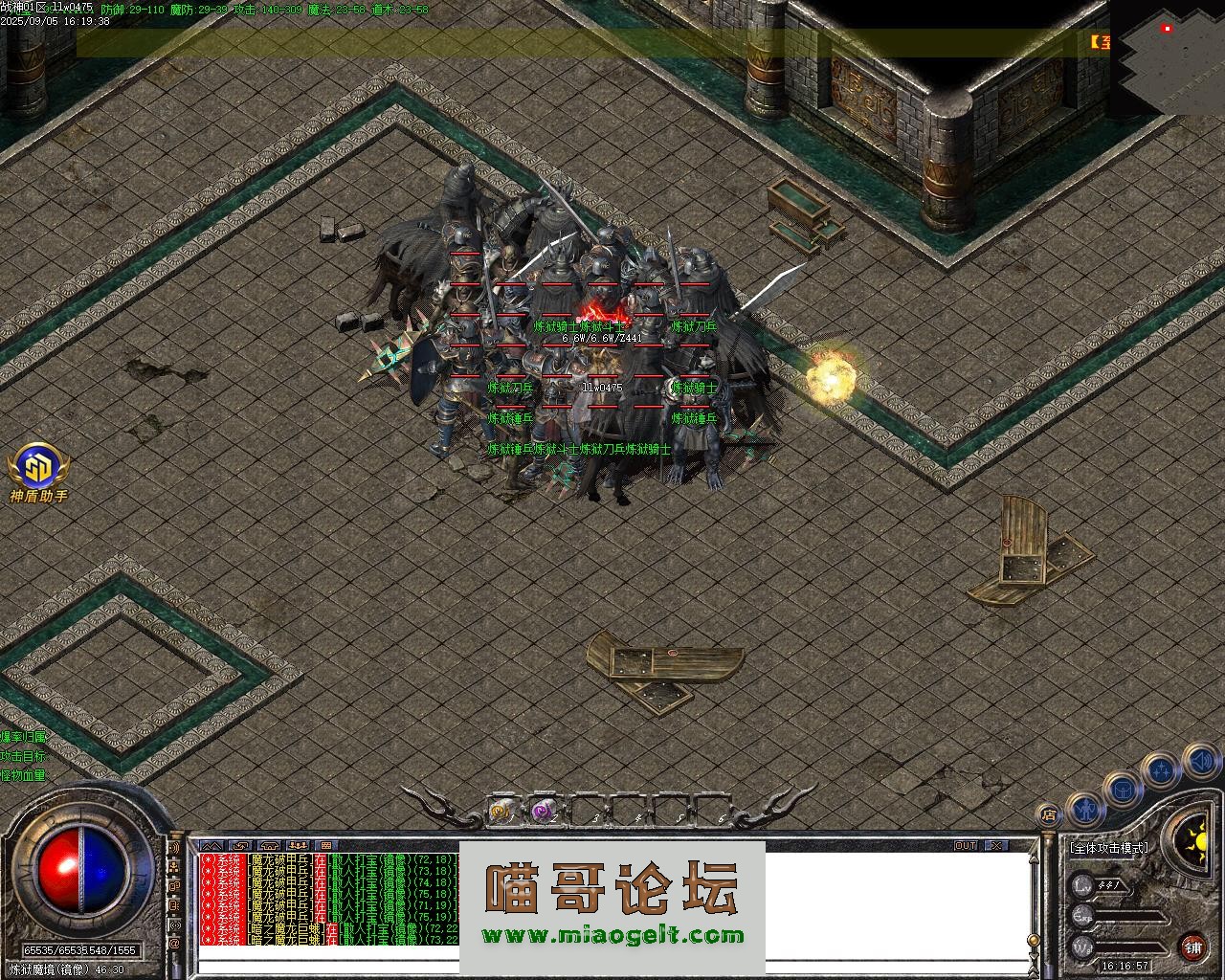
Task: Open the bag inventory icon
Action: point(1122,790)
